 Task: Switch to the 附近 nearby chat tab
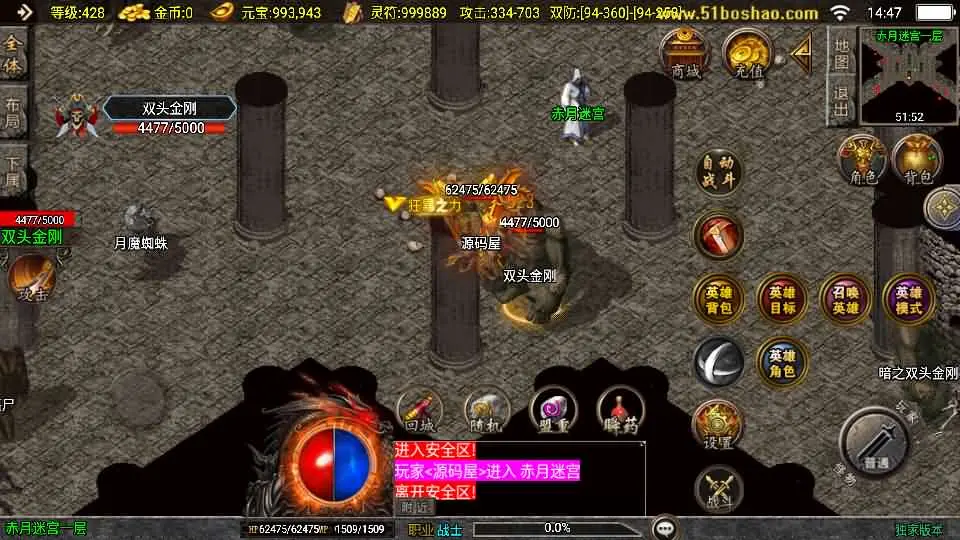[x=414, y=507]
